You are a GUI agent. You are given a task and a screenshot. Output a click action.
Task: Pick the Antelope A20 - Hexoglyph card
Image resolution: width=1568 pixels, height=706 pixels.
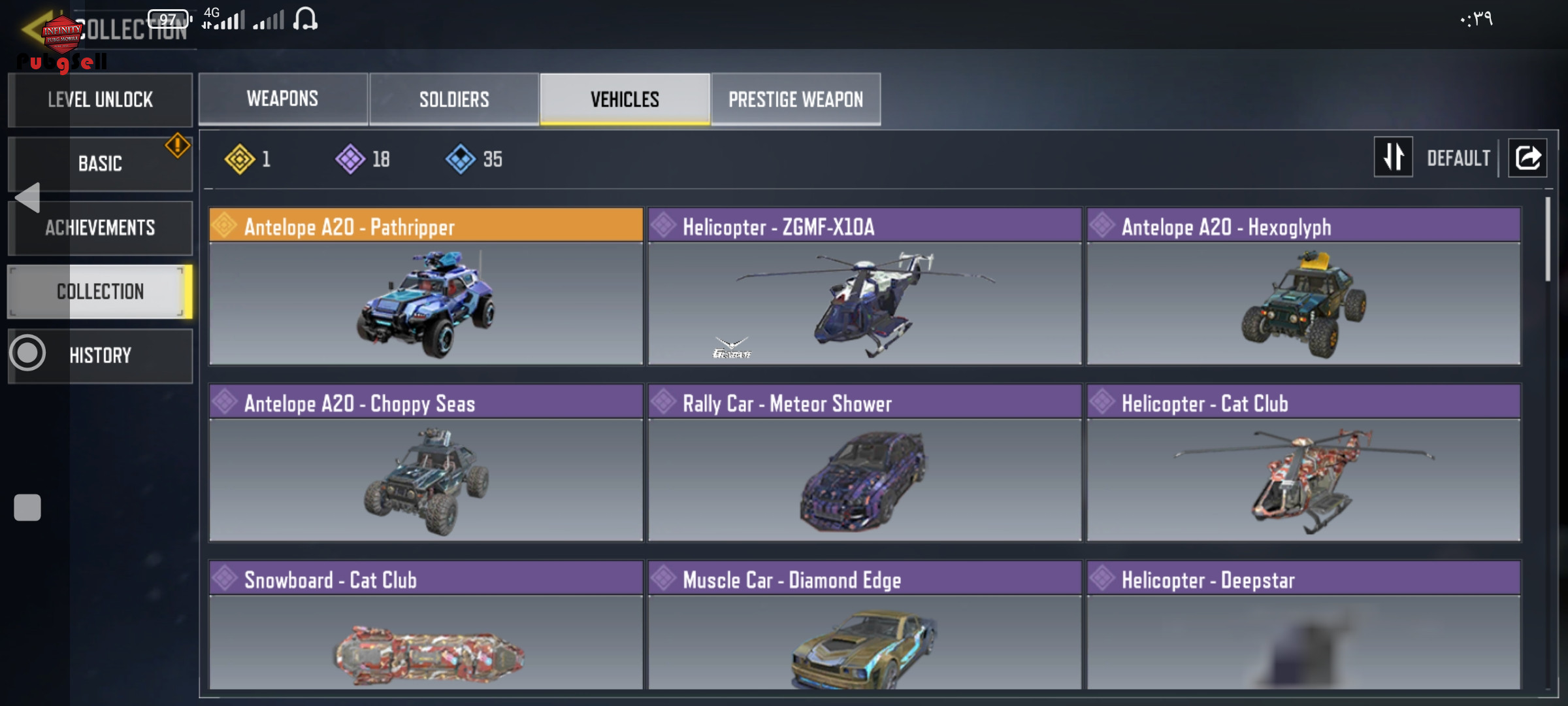pyautogui.click(x=1303, y=286)
